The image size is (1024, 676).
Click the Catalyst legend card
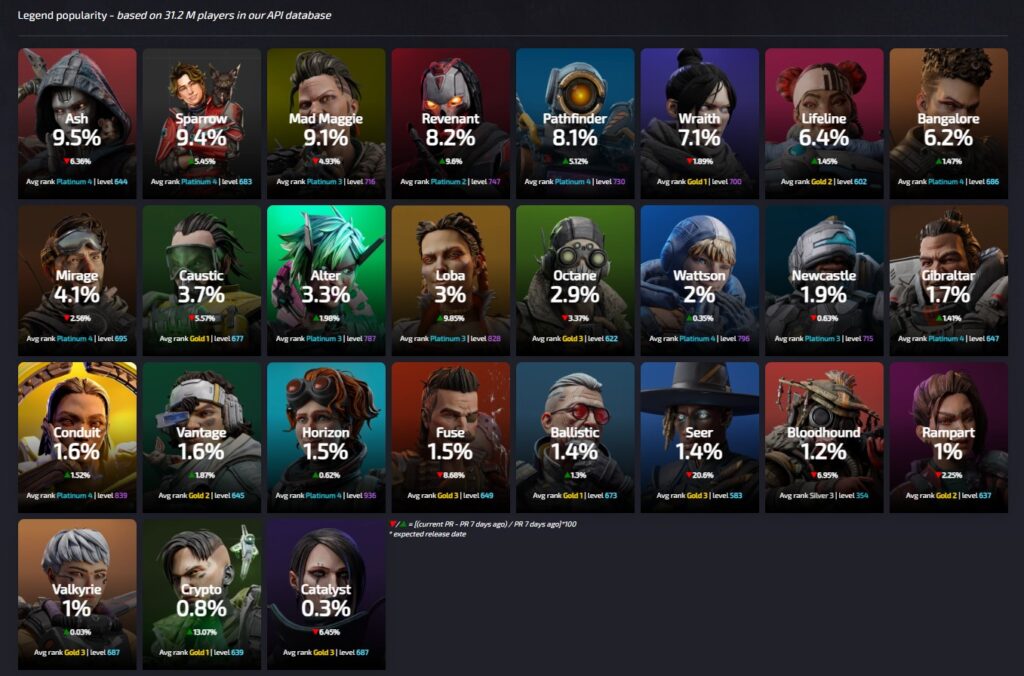pyautogui.click(x=326, y=592)
